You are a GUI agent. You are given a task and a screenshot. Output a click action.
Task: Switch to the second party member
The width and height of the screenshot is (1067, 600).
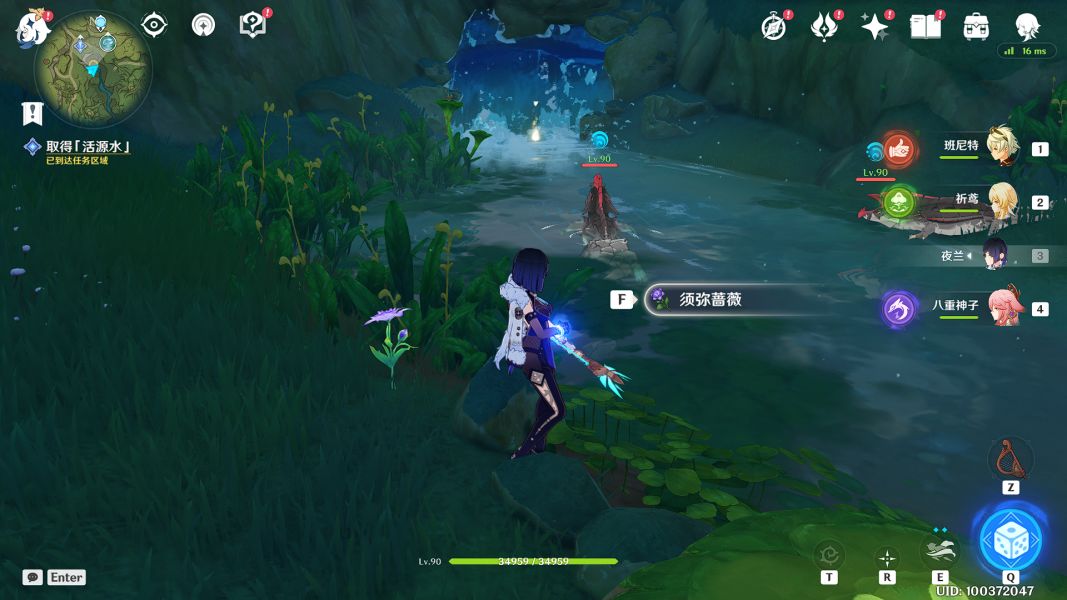click(x=1000, y=201)
